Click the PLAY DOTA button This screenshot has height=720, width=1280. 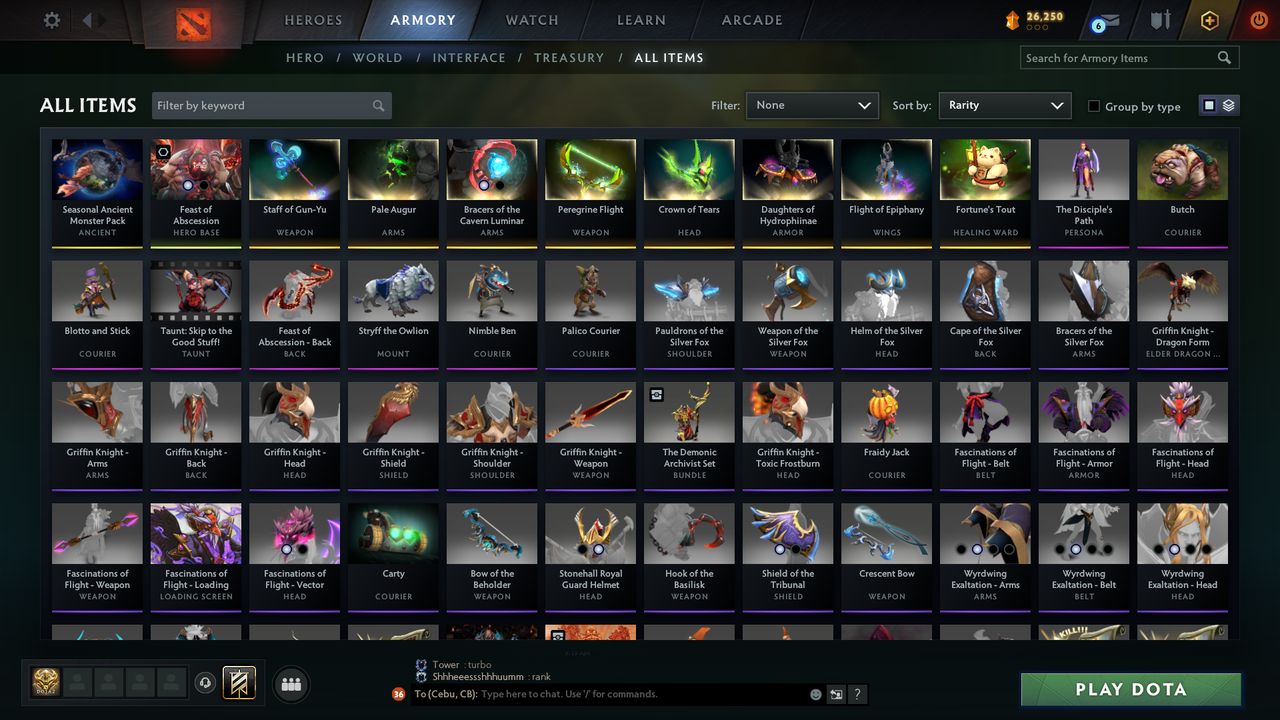pyautogui.click(x=1130, y=689)
